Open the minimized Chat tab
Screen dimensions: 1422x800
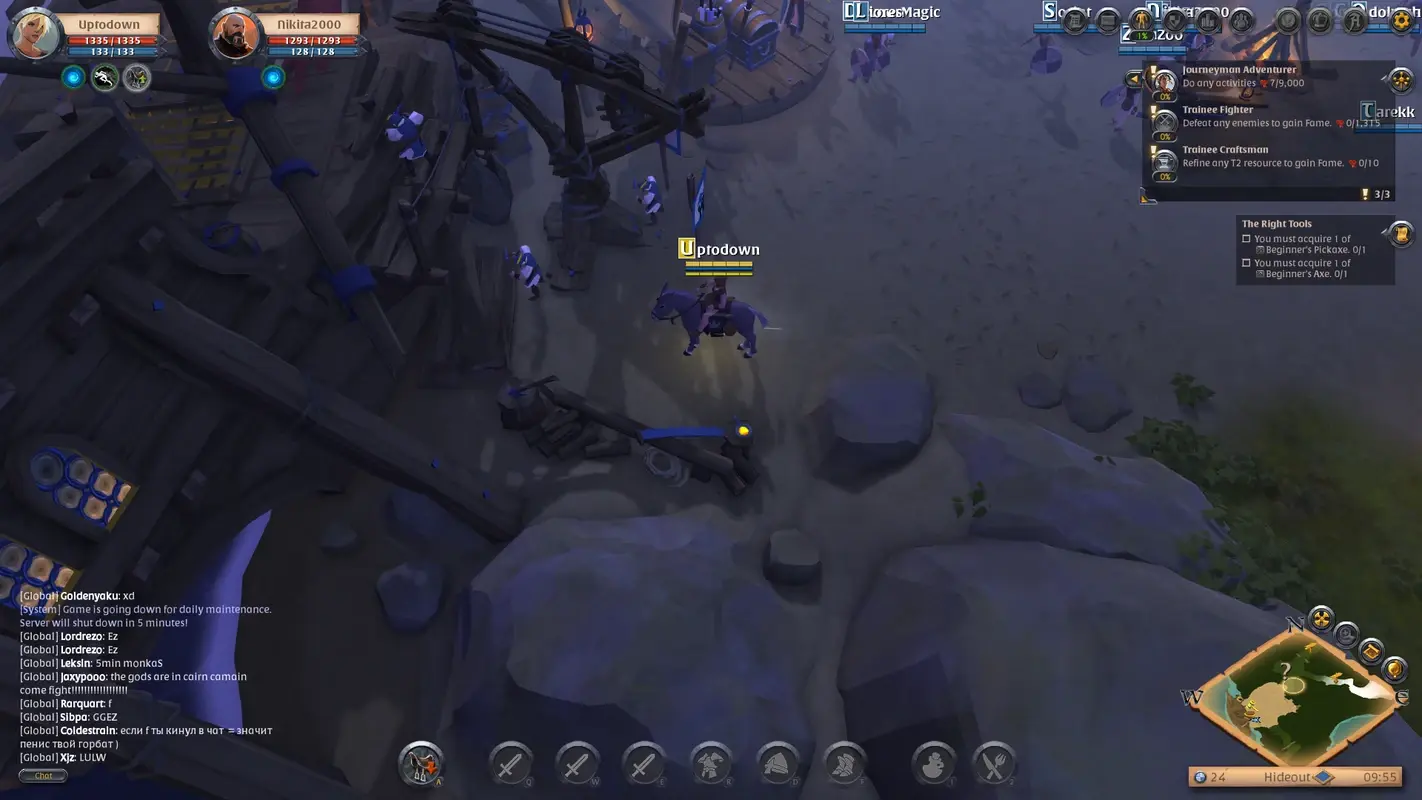click(42, 775)
